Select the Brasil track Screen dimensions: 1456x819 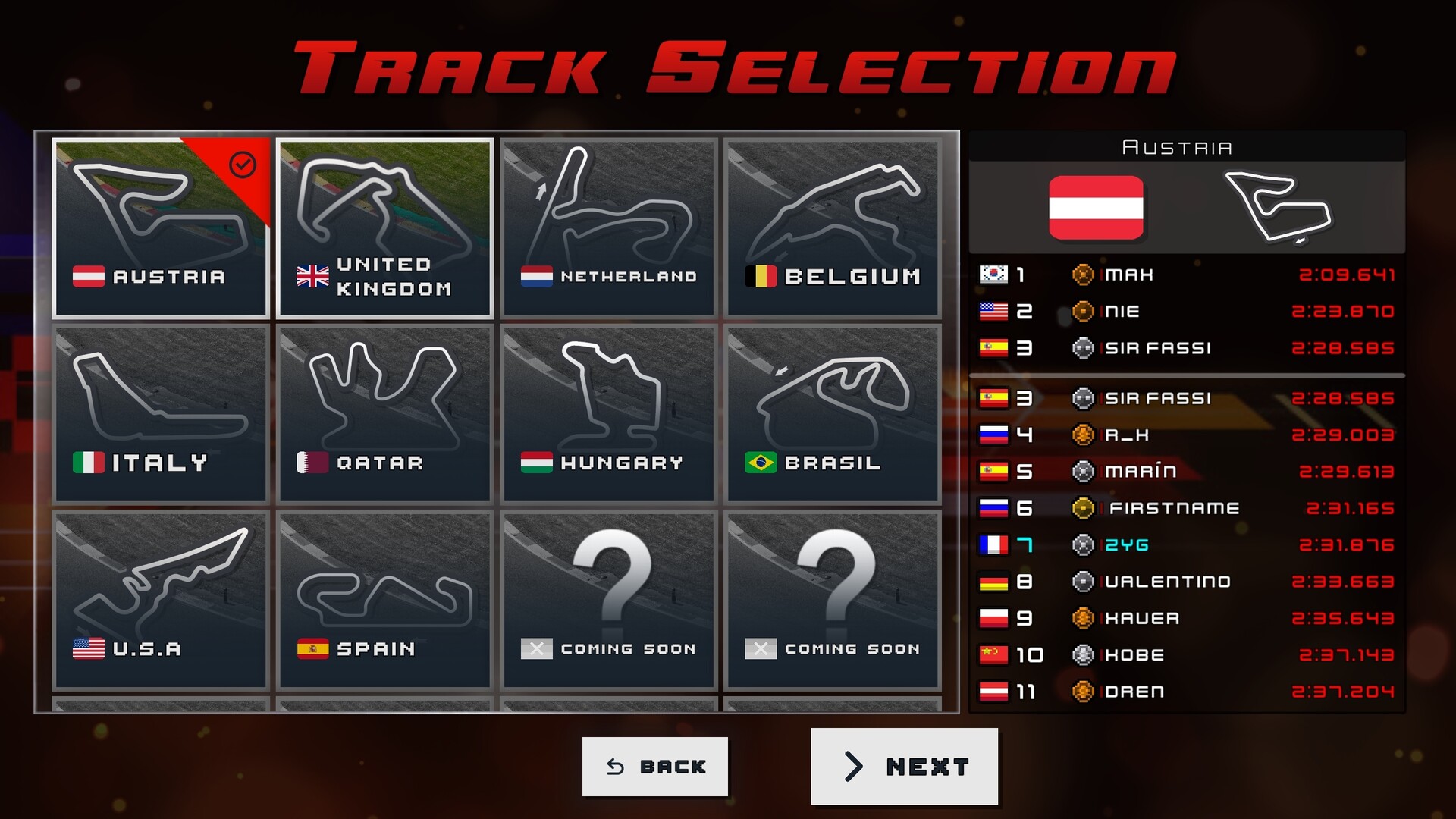[832, 413]
